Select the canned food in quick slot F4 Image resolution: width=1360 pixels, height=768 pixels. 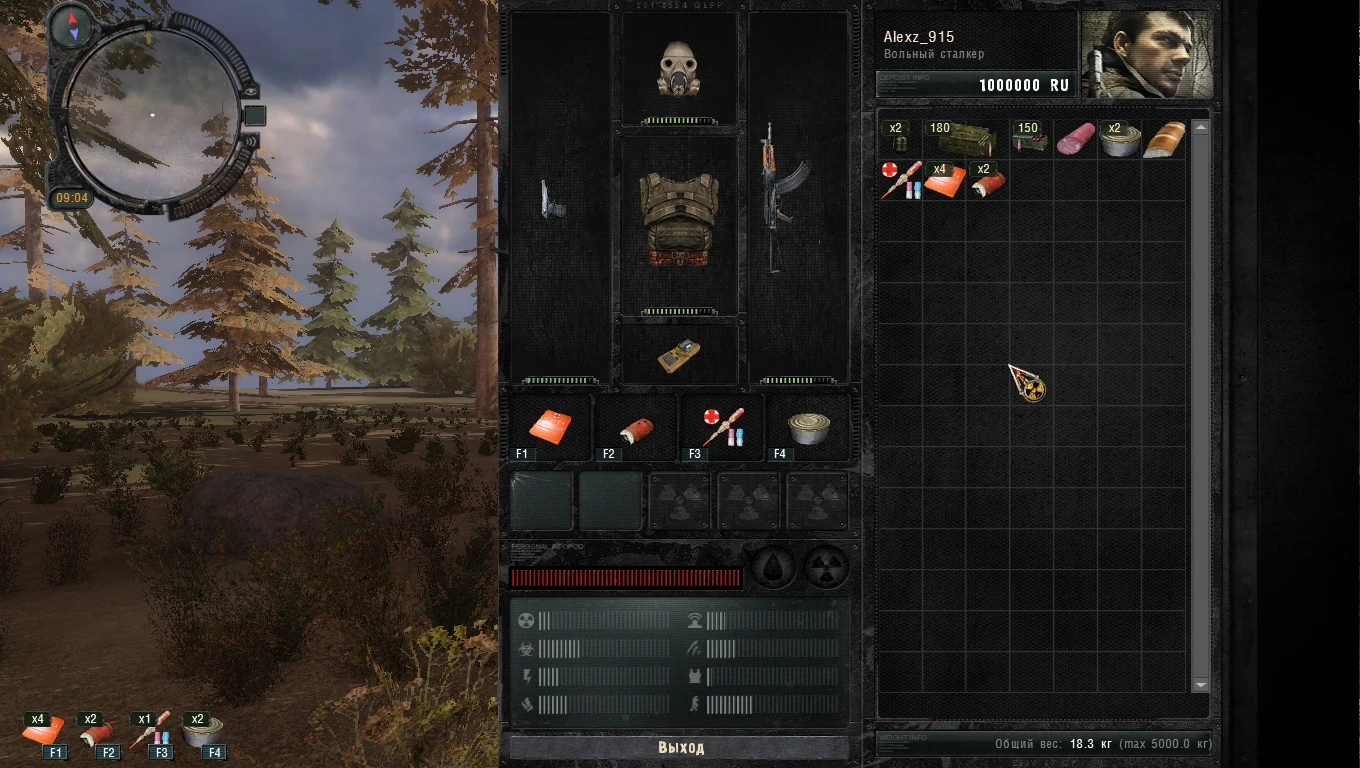click(x=810, y=427)
